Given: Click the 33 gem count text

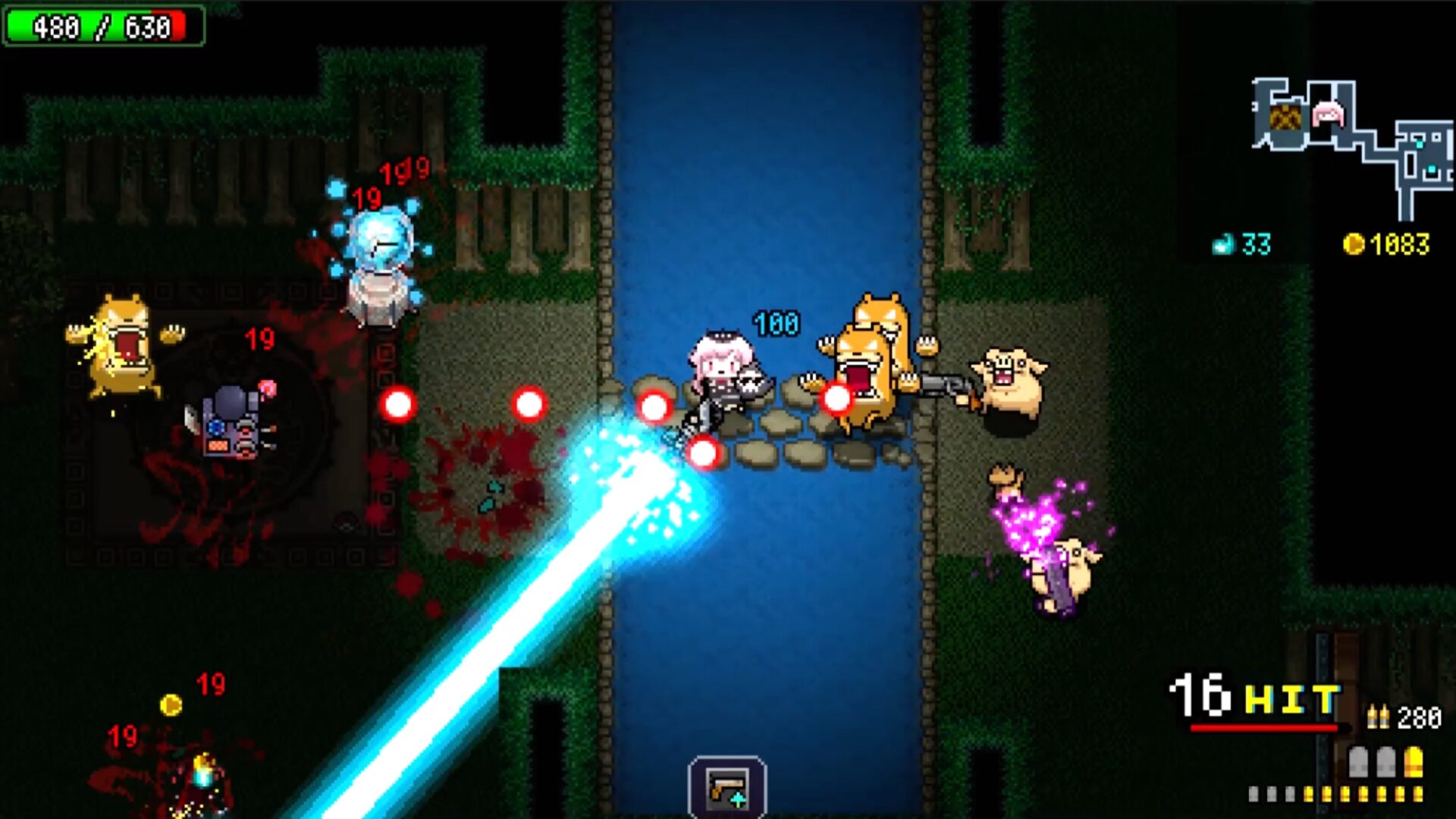Looking at the screenshot, I should 1257,244.
